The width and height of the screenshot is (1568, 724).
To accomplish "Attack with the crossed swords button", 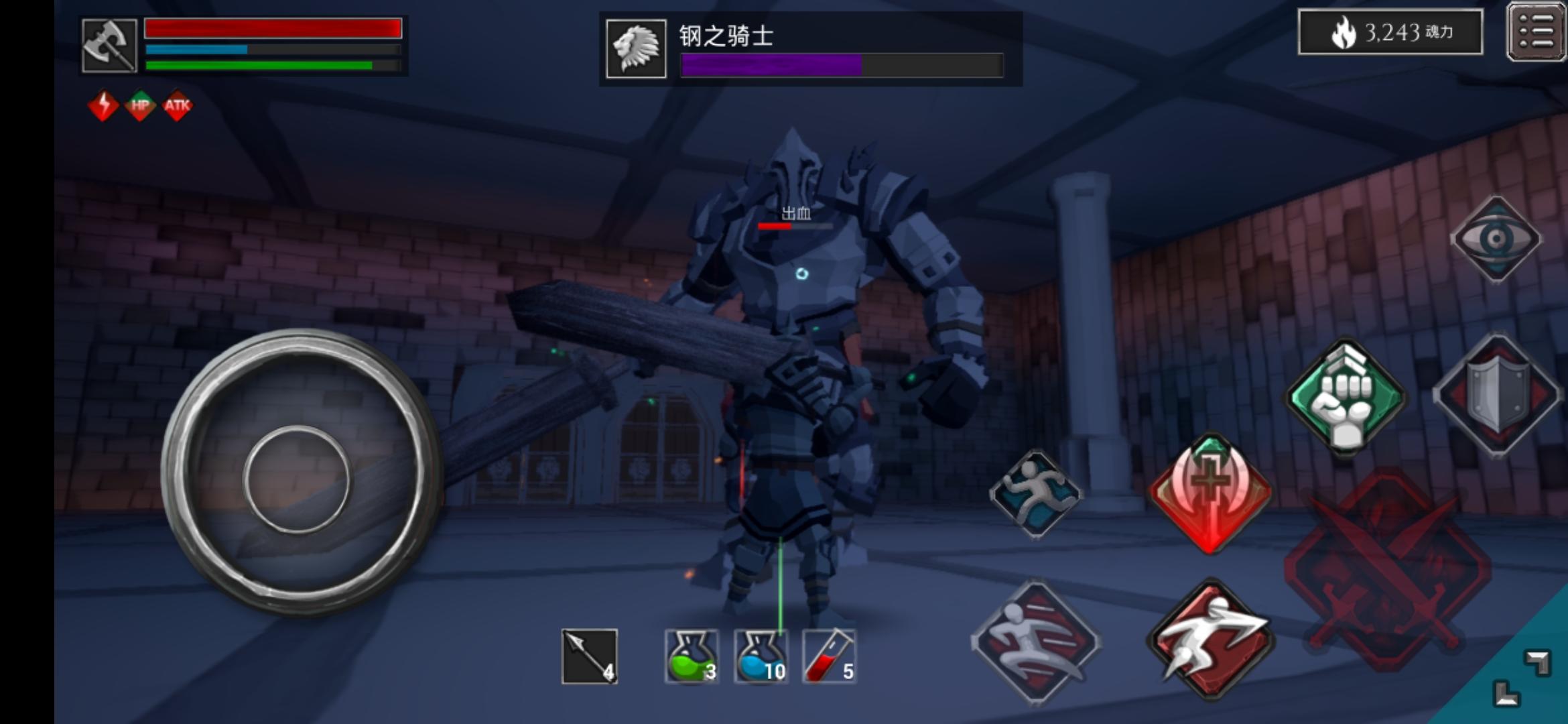I will click(1387, 570).
